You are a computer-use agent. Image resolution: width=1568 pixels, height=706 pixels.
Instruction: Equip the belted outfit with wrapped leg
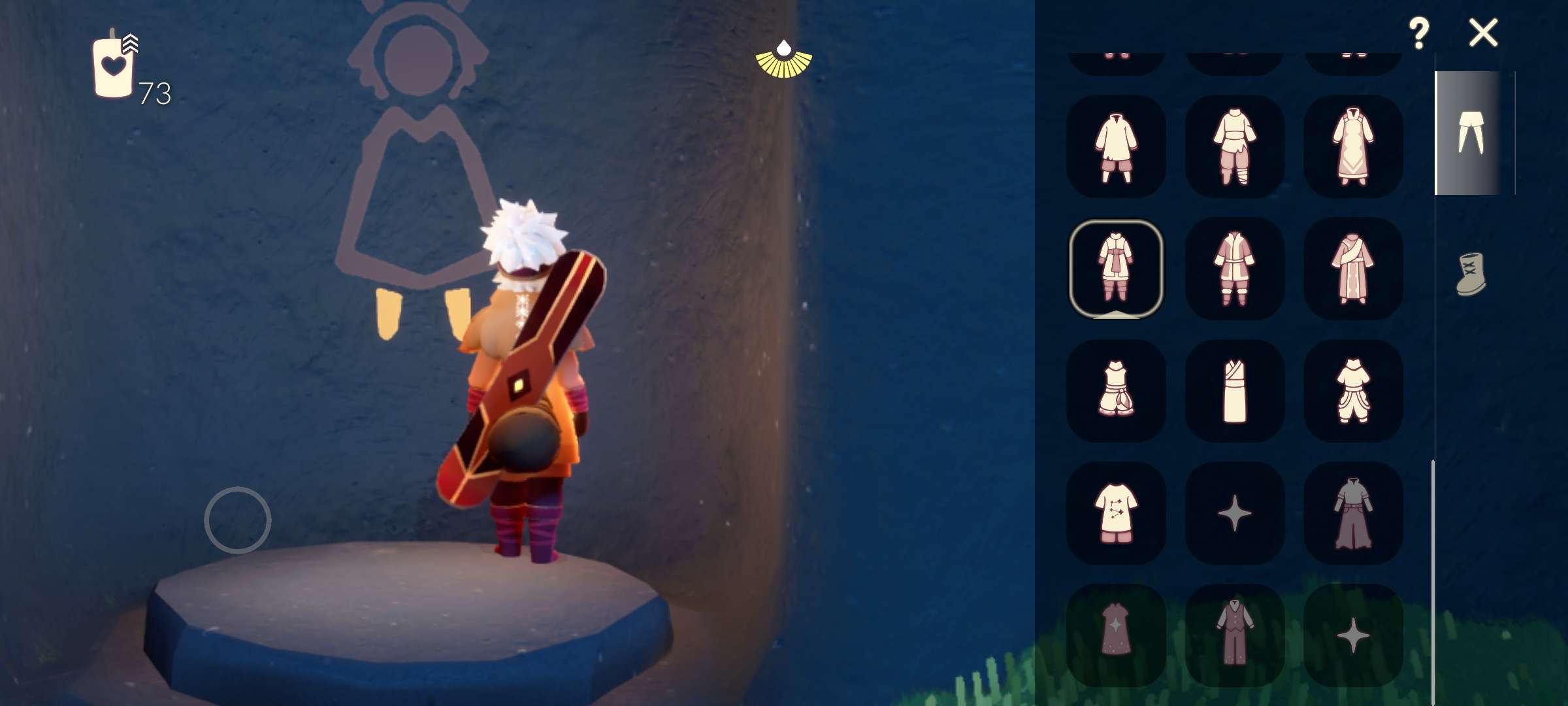tap(1235, 146)
